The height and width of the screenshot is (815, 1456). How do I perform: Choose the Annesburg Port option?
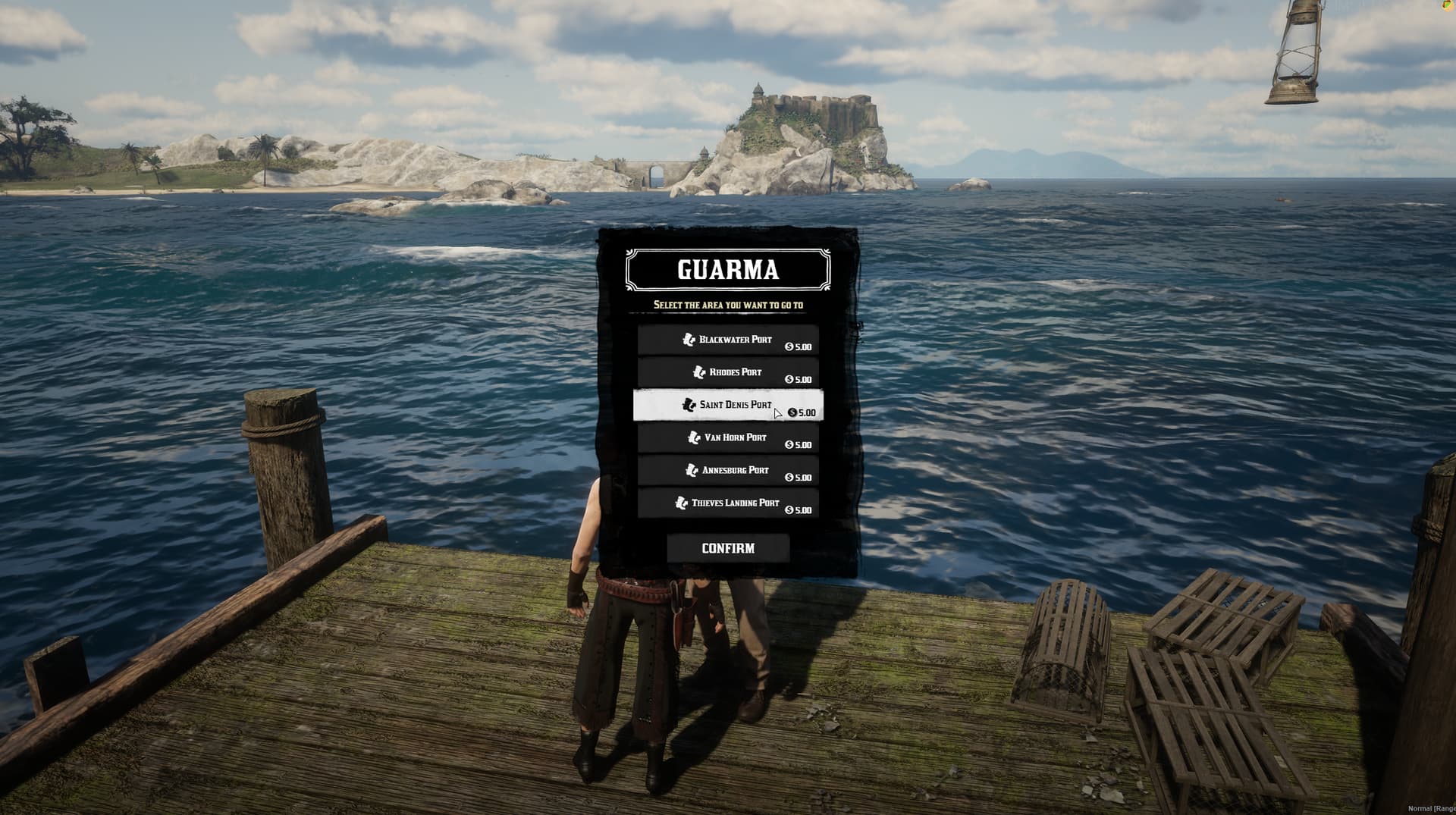728,471
